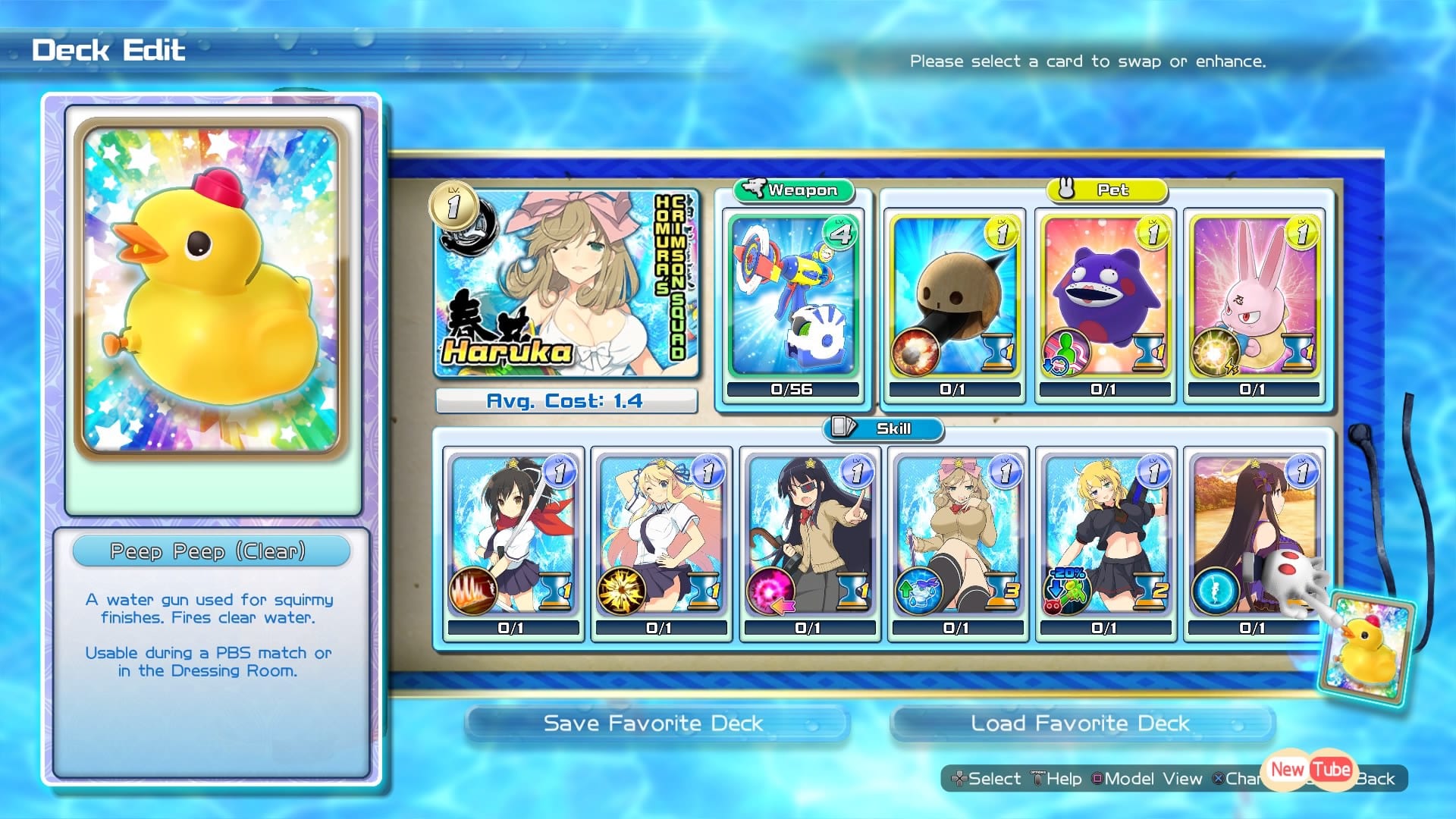
Task: Select the small rubber duck card
Action: pos(1367,648)
